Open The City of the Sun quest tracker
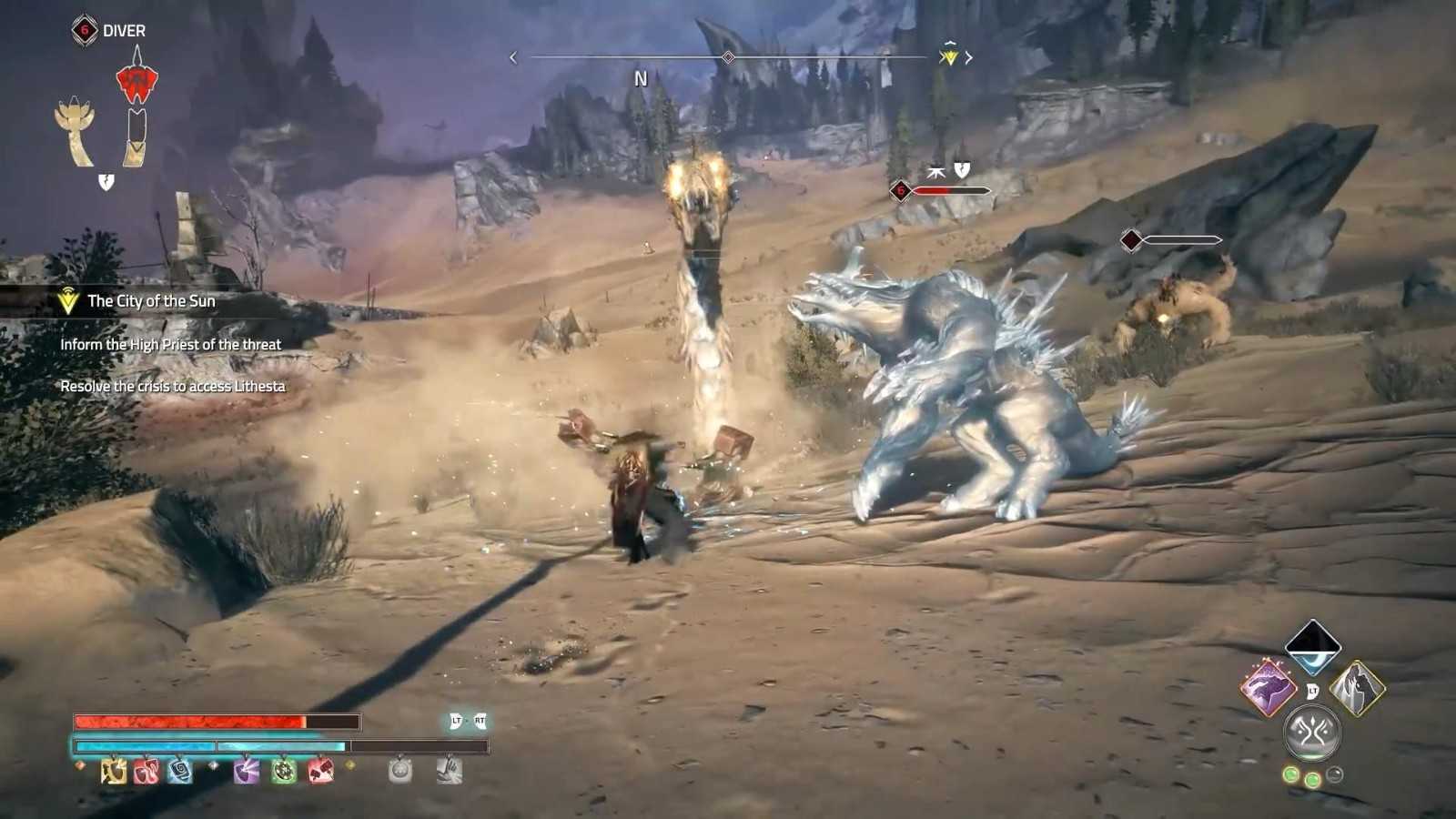This screenshot has width=1456, height=819. coord(151,301)
